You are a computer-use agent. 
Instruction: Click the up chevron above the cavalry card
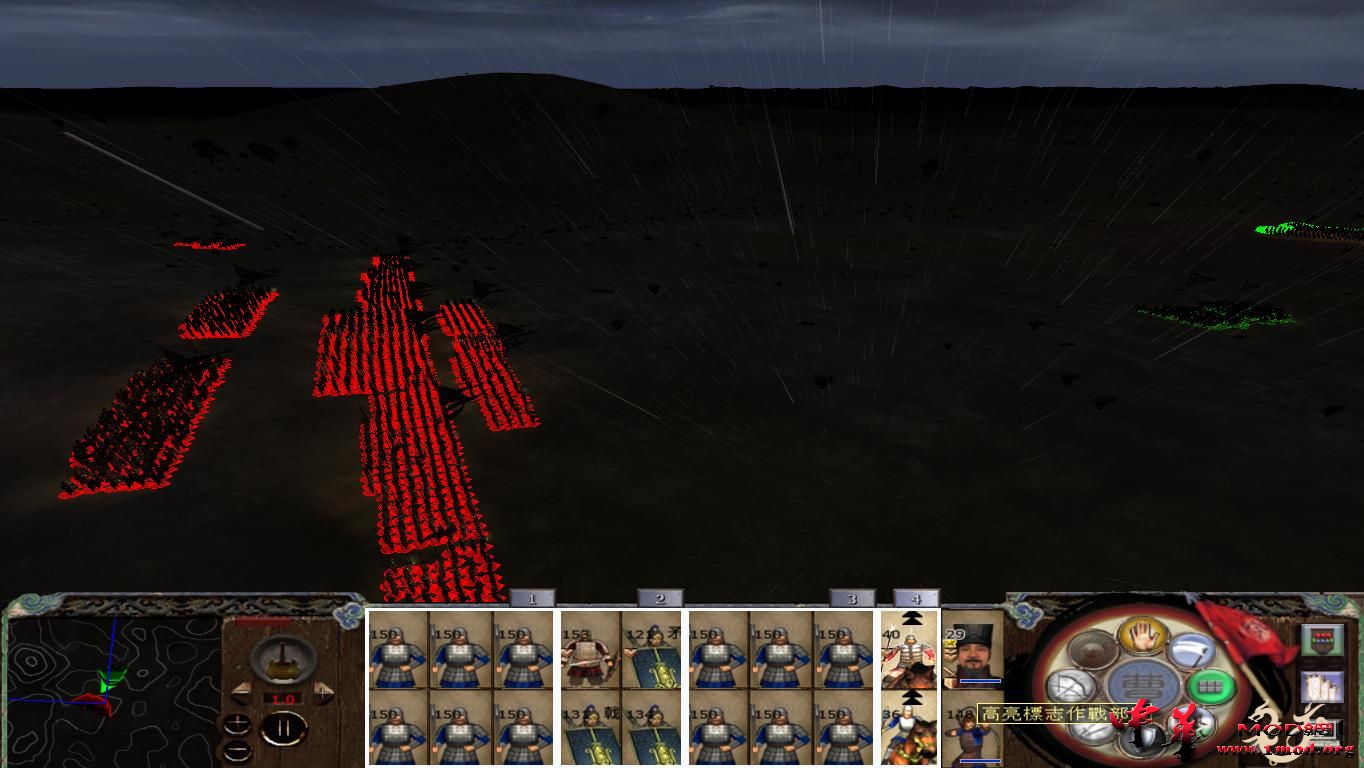(x=911, y=617)
